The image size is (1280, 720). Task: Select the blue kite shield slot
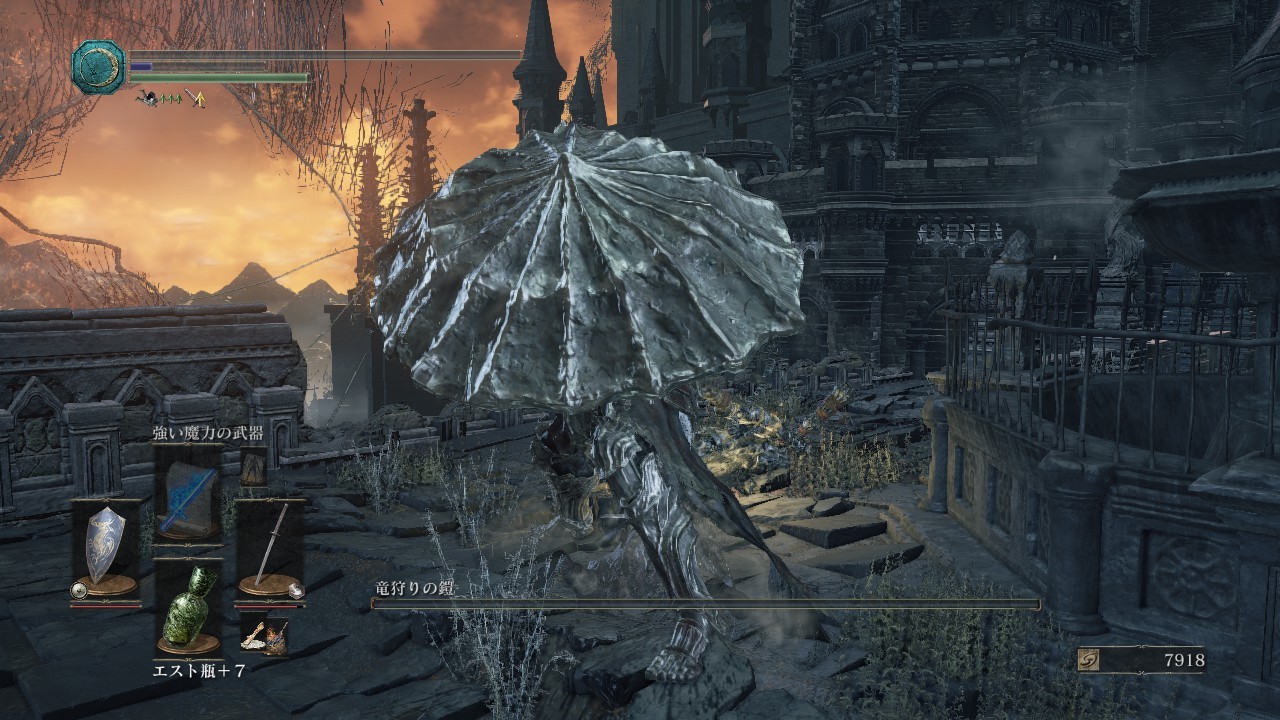[105, 546]
